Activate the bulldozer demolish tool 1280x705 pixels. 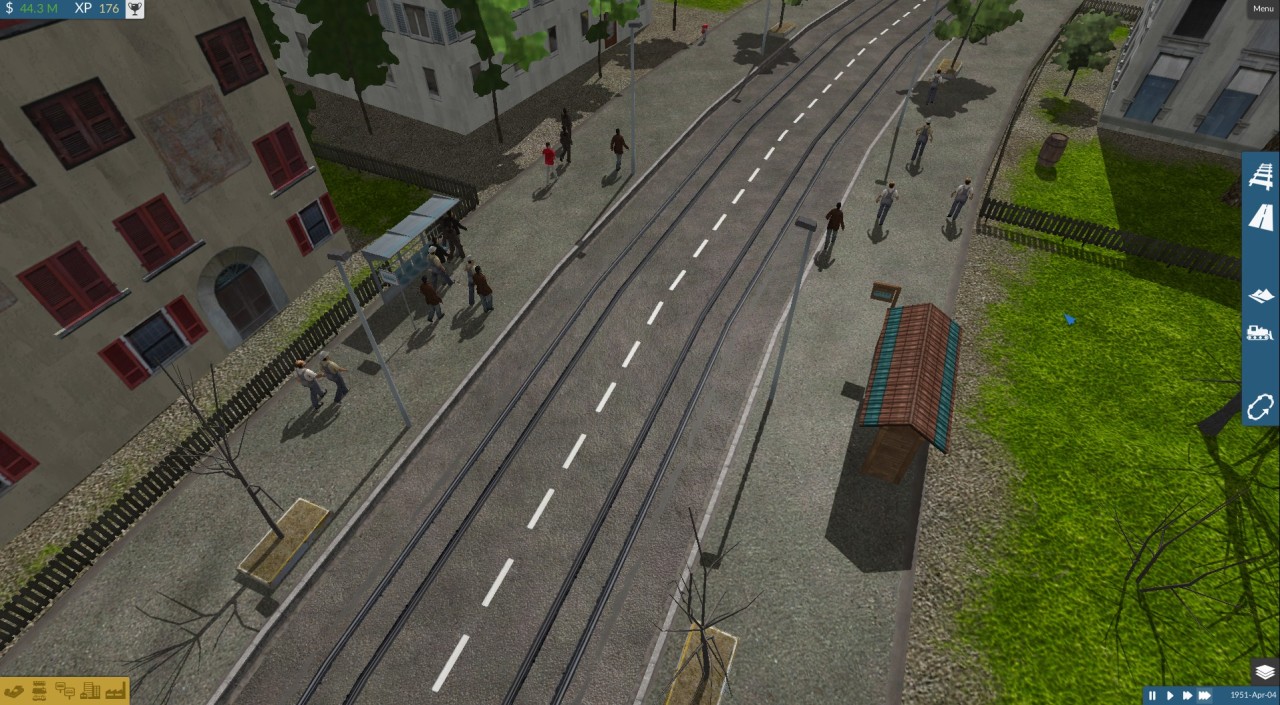point(1261,333)
